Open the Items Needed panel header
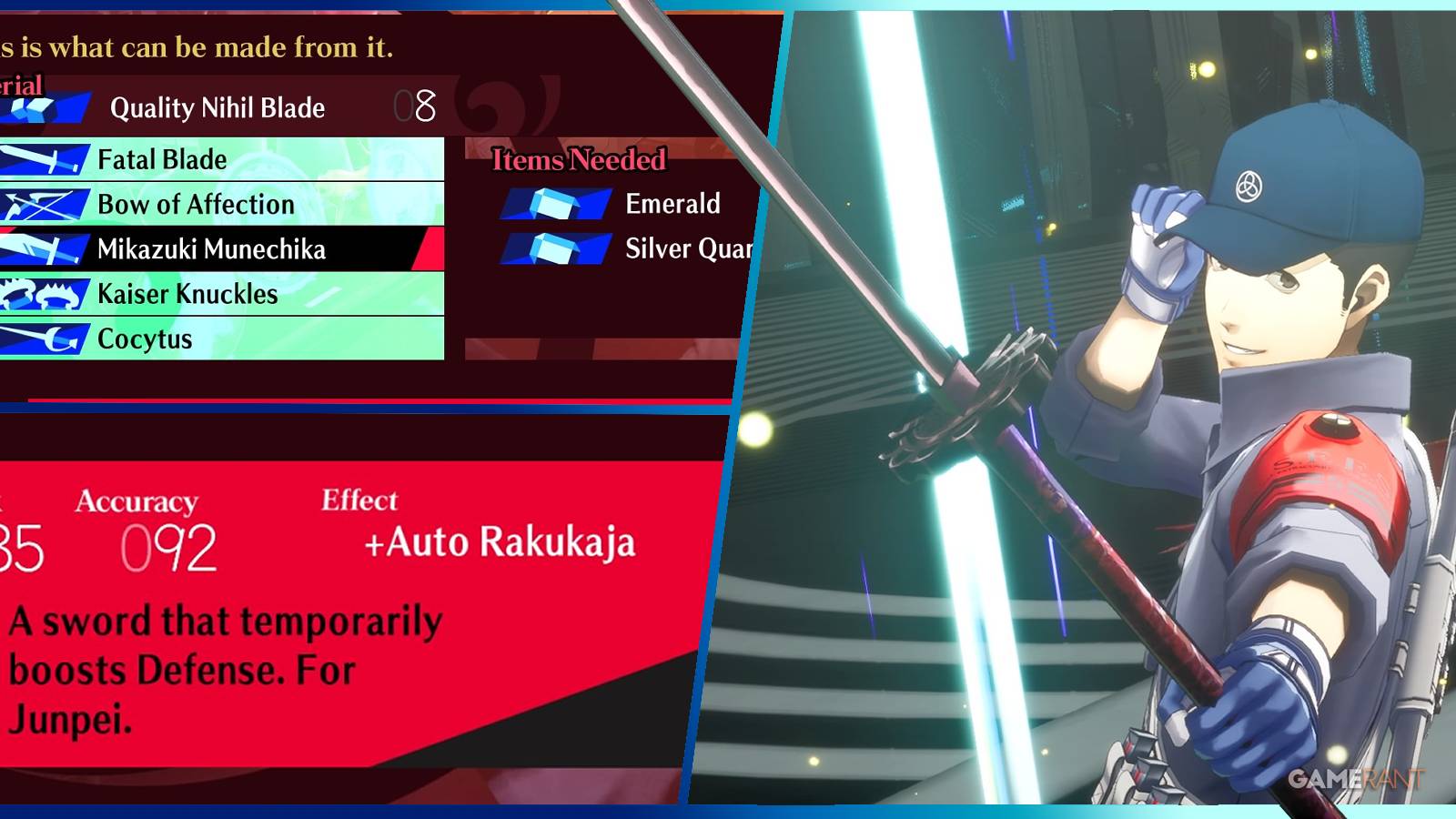 [x=579, y=158]
